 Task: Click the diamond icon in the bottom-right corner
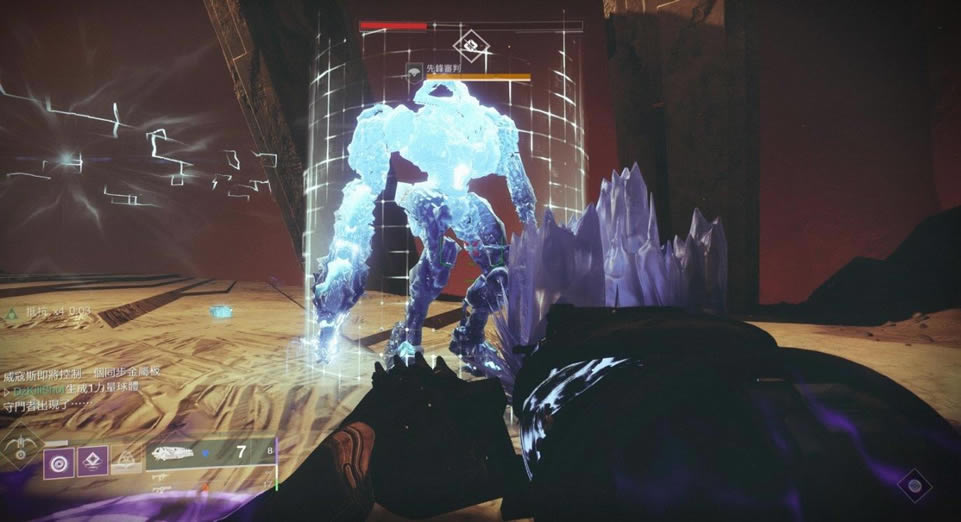click(x=911, y=487)
